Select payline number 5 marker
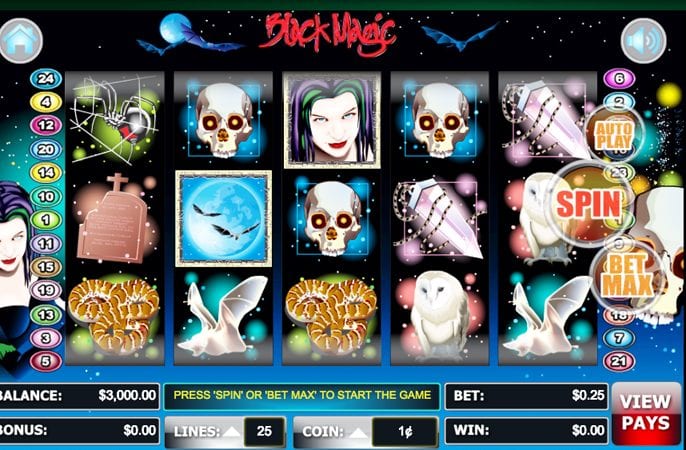The width and height of the screenshot is (686, 450). pos(45,361)
